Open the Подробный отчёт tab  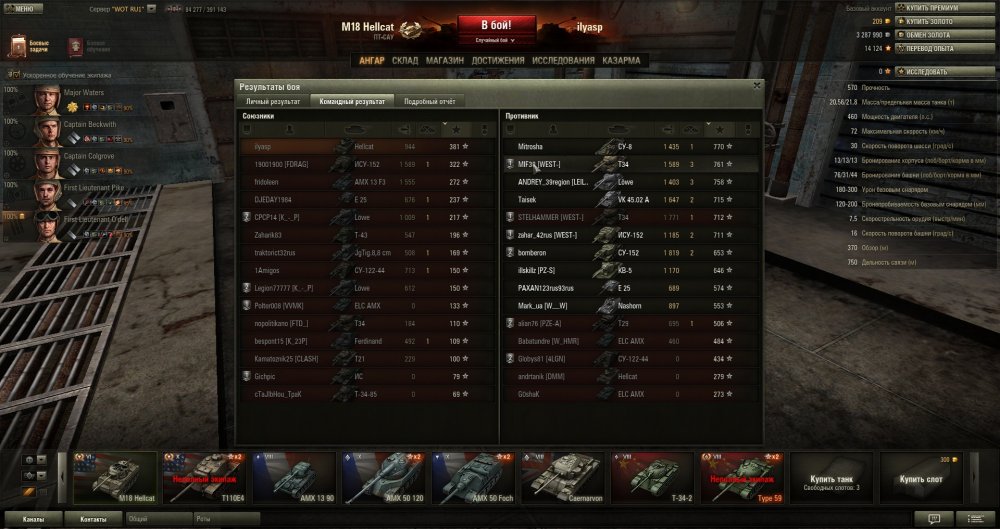point(431,101)
